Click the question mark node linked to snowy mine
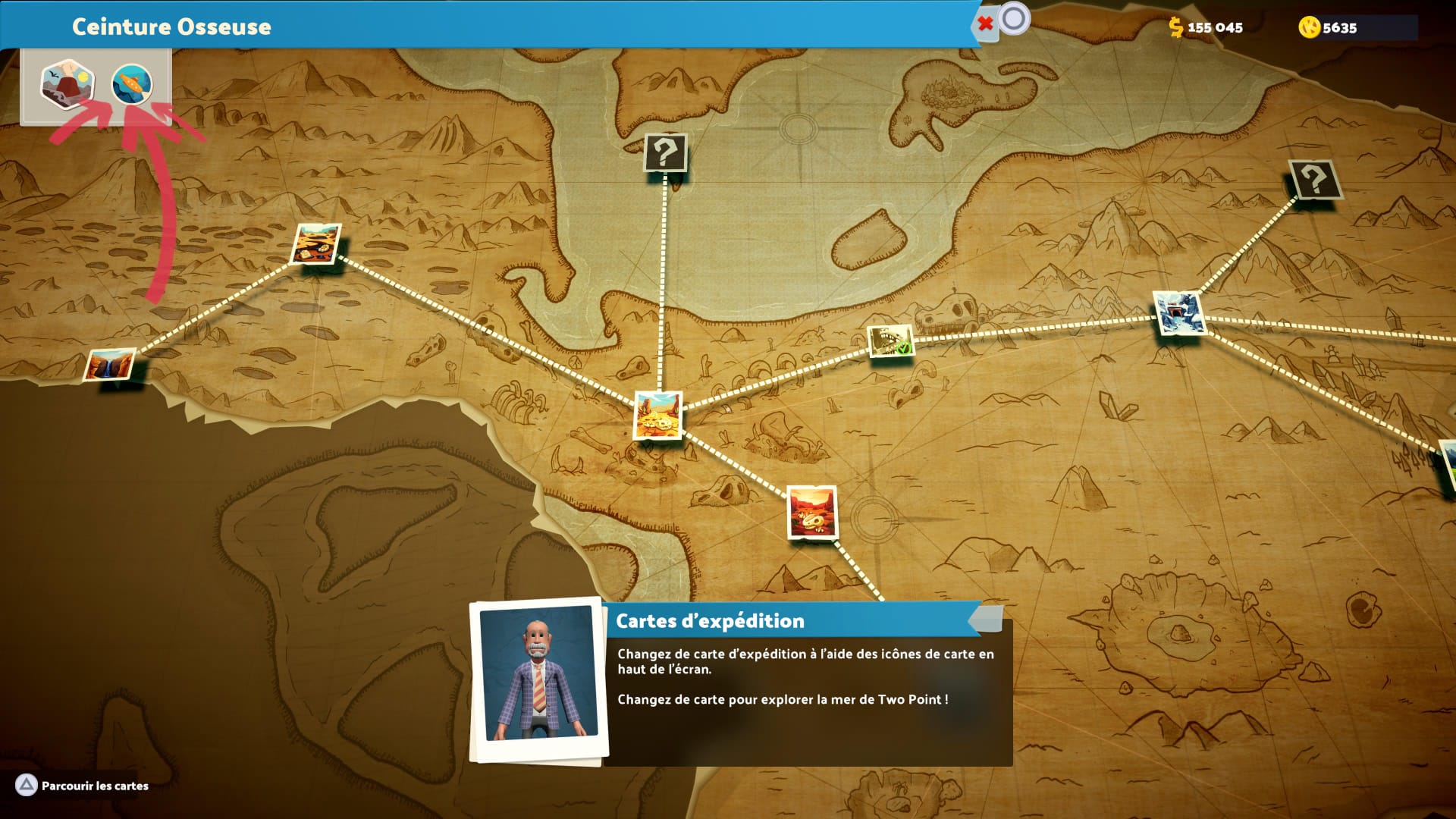Screen dimensions: 1456x819 [x=1313, y=180]
